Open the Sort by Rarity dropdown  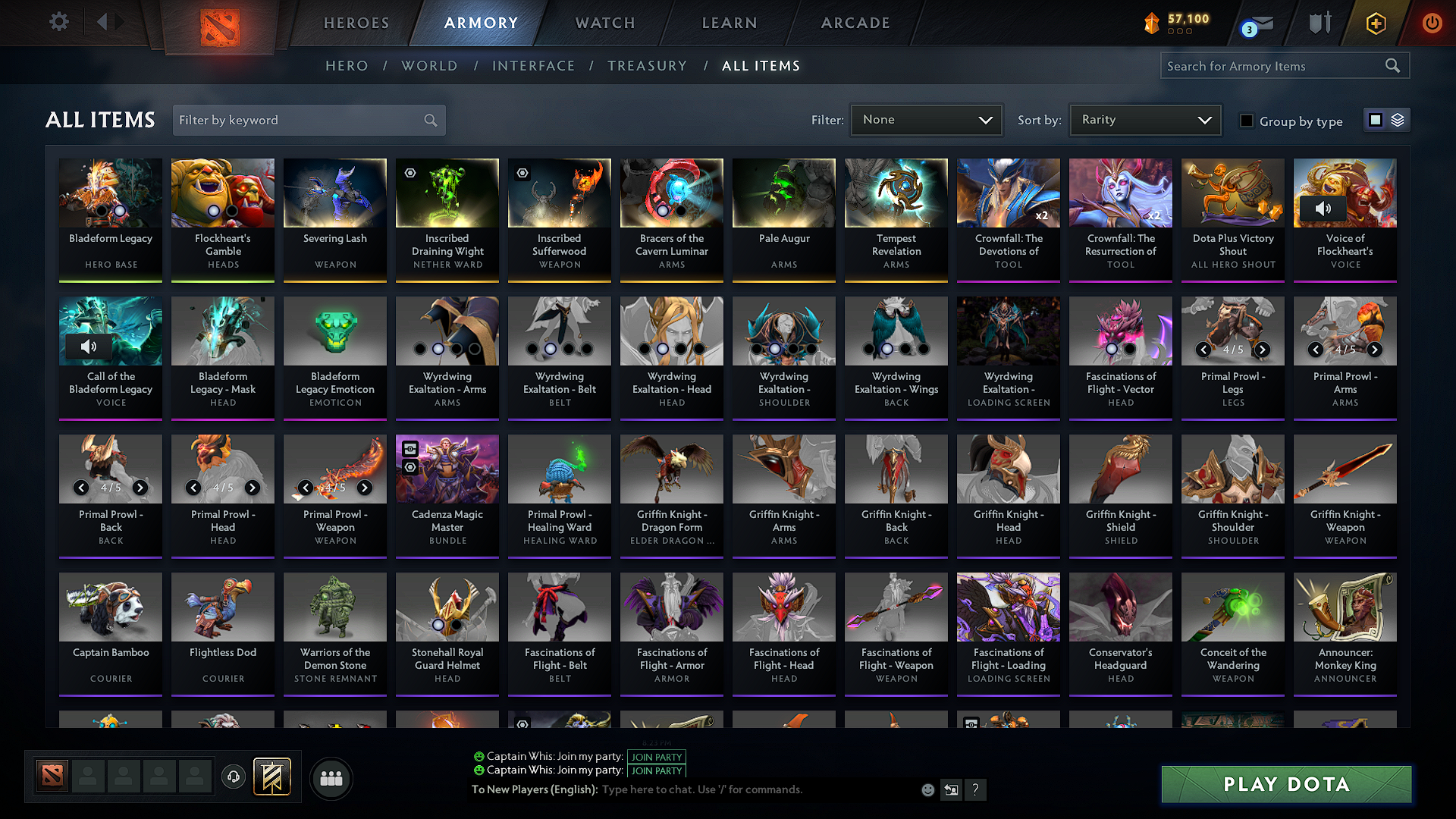coord(1144,120)
